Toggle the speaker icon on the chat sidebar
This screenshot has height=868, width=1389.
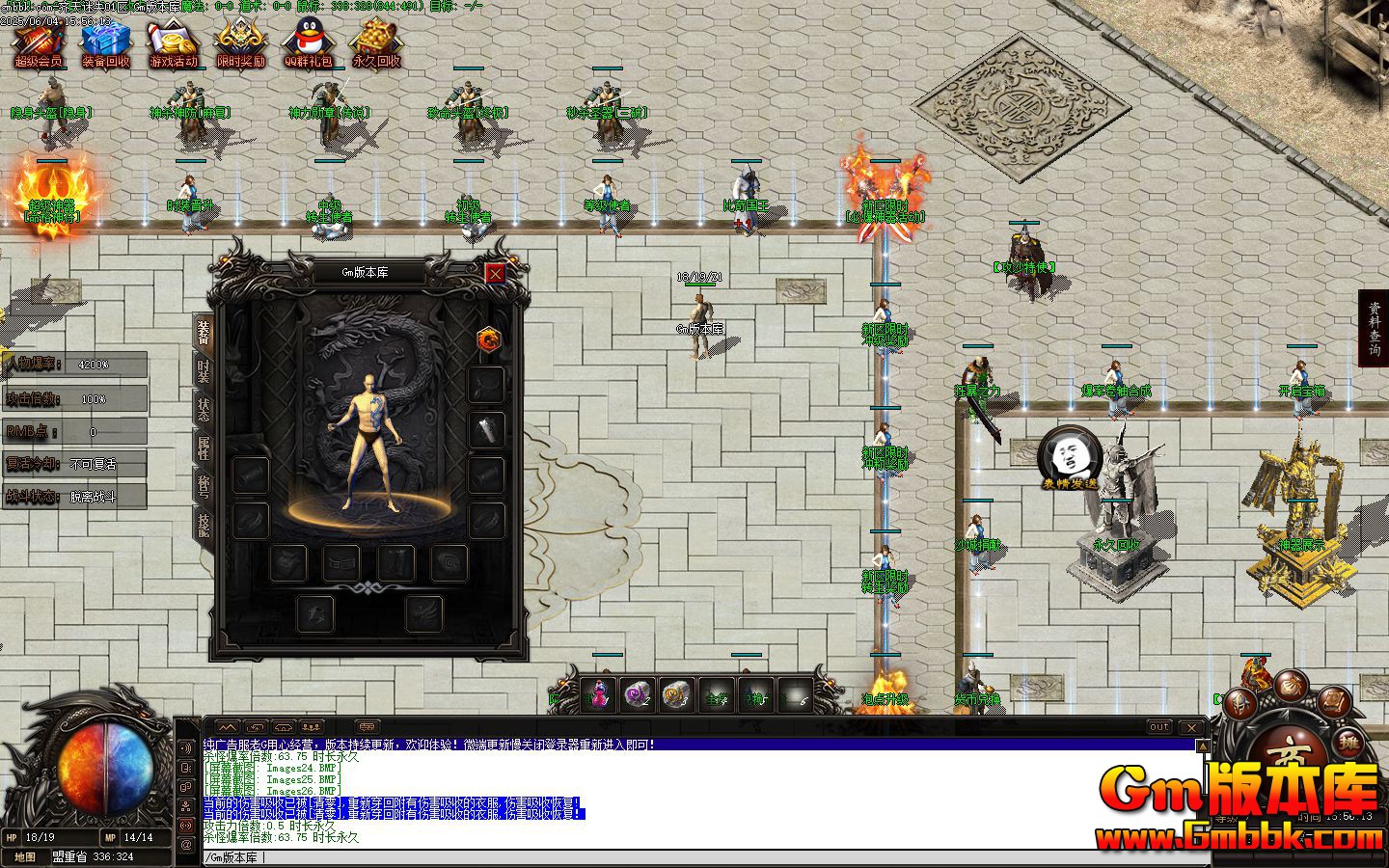pyautogui.click(x=185, y=746)
